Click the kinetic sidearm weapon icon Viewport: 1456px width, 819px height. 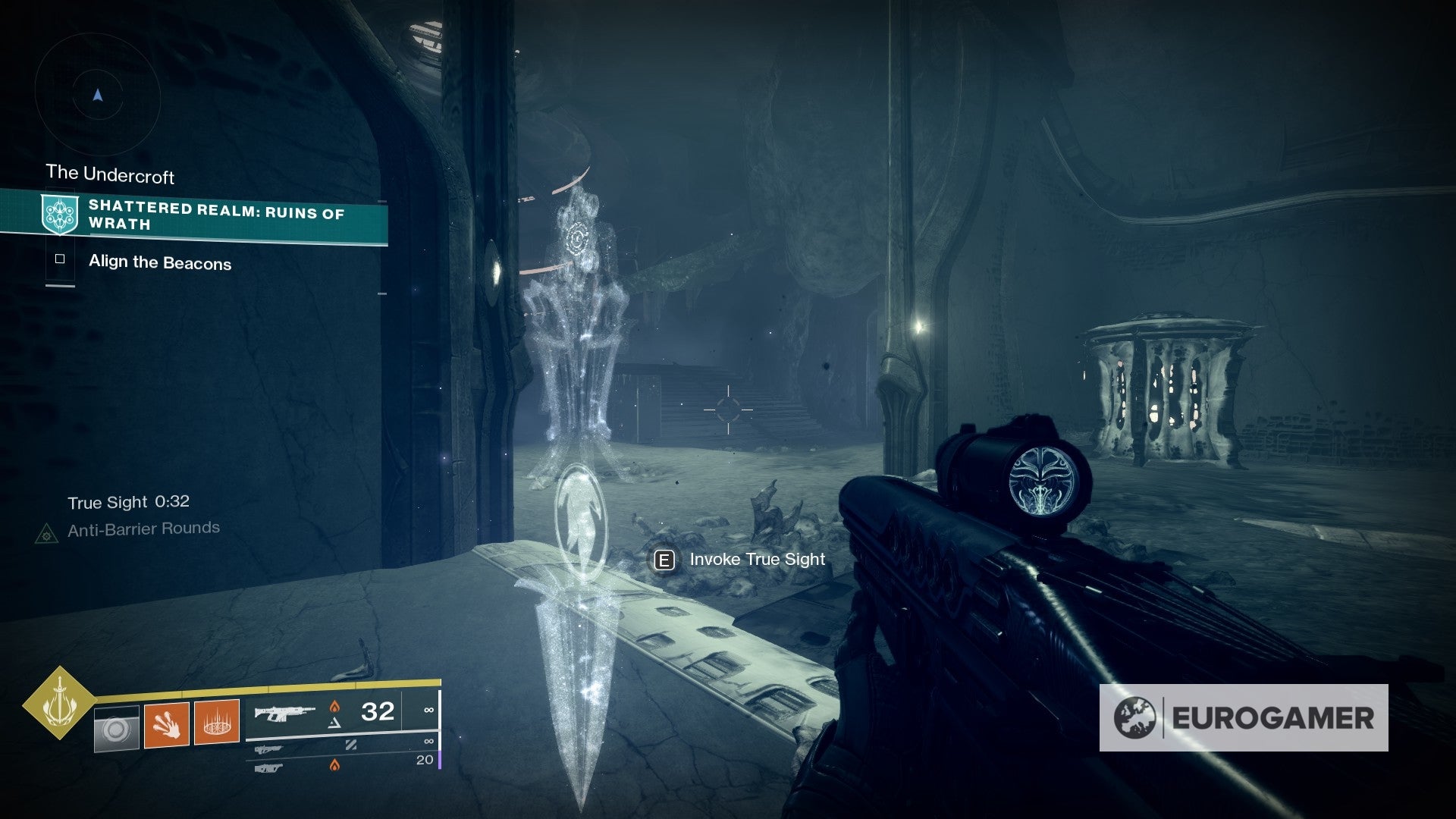point(267,750)
